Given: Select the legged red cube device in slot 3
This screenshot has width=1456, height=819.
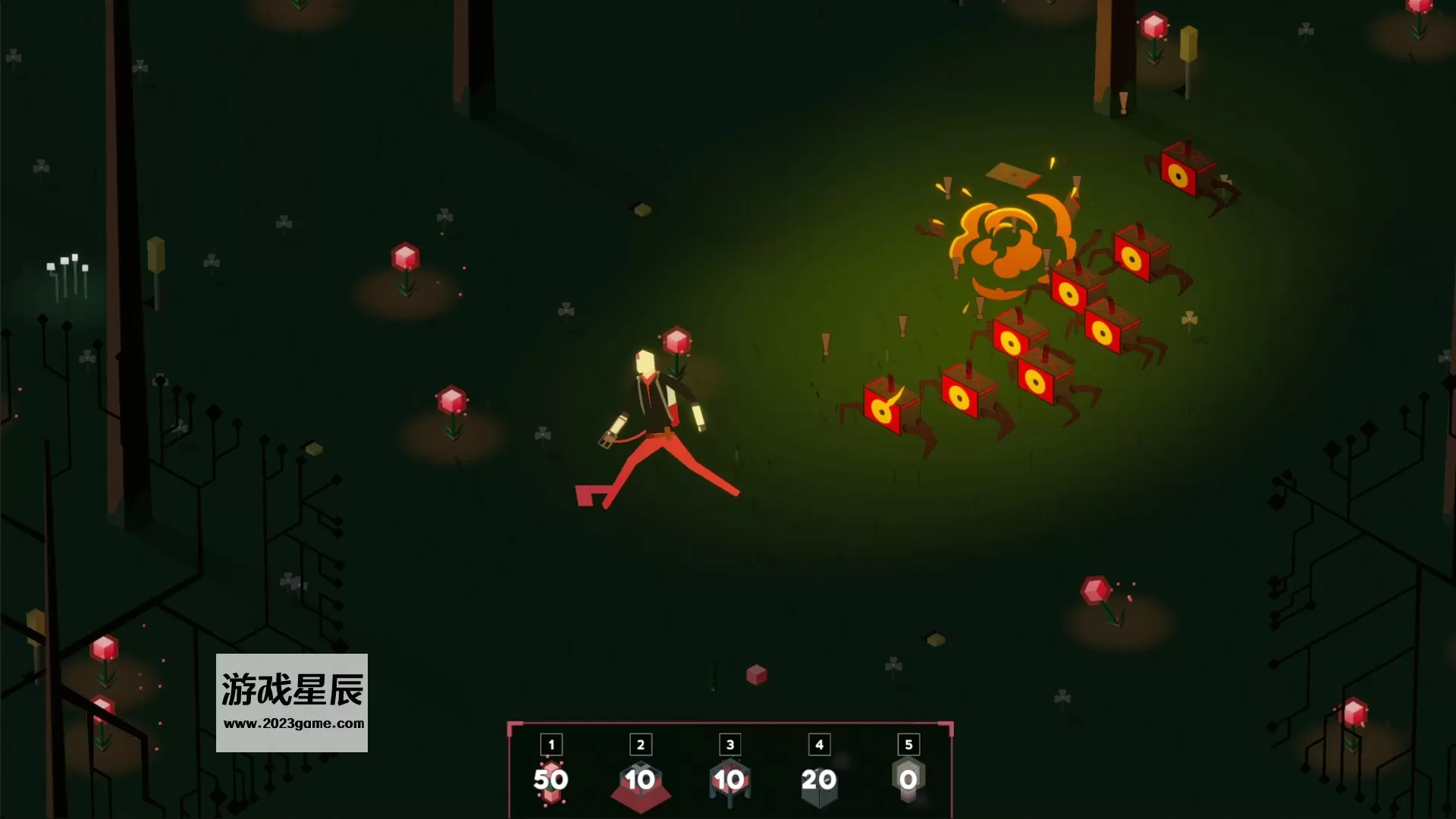Looking at the screenshot, I should (730, 781).
